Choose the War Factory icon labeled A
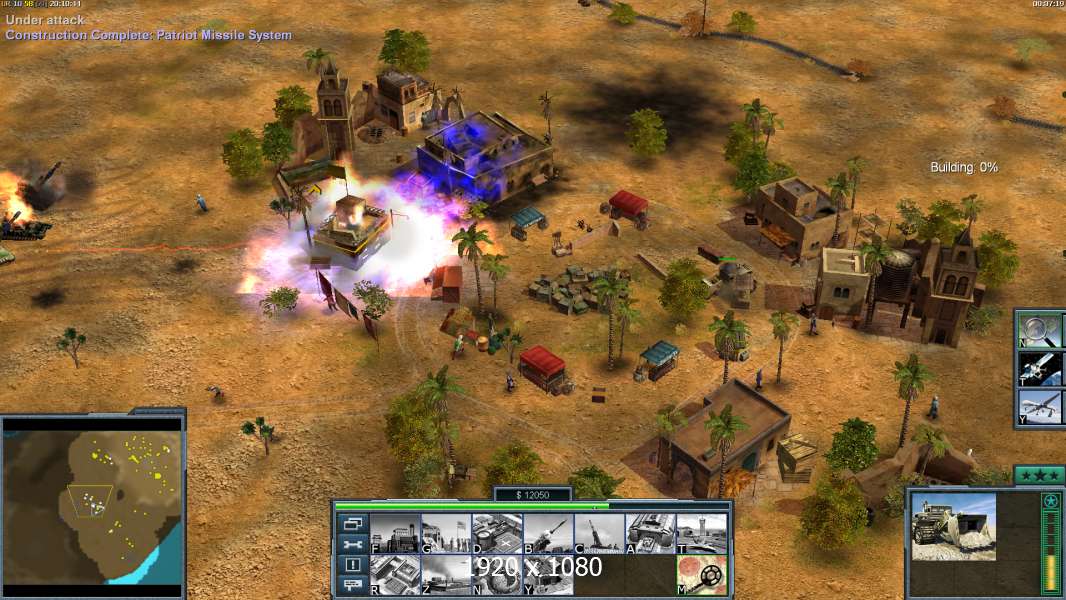1066x600 pixels. click(x=650, y=534)
